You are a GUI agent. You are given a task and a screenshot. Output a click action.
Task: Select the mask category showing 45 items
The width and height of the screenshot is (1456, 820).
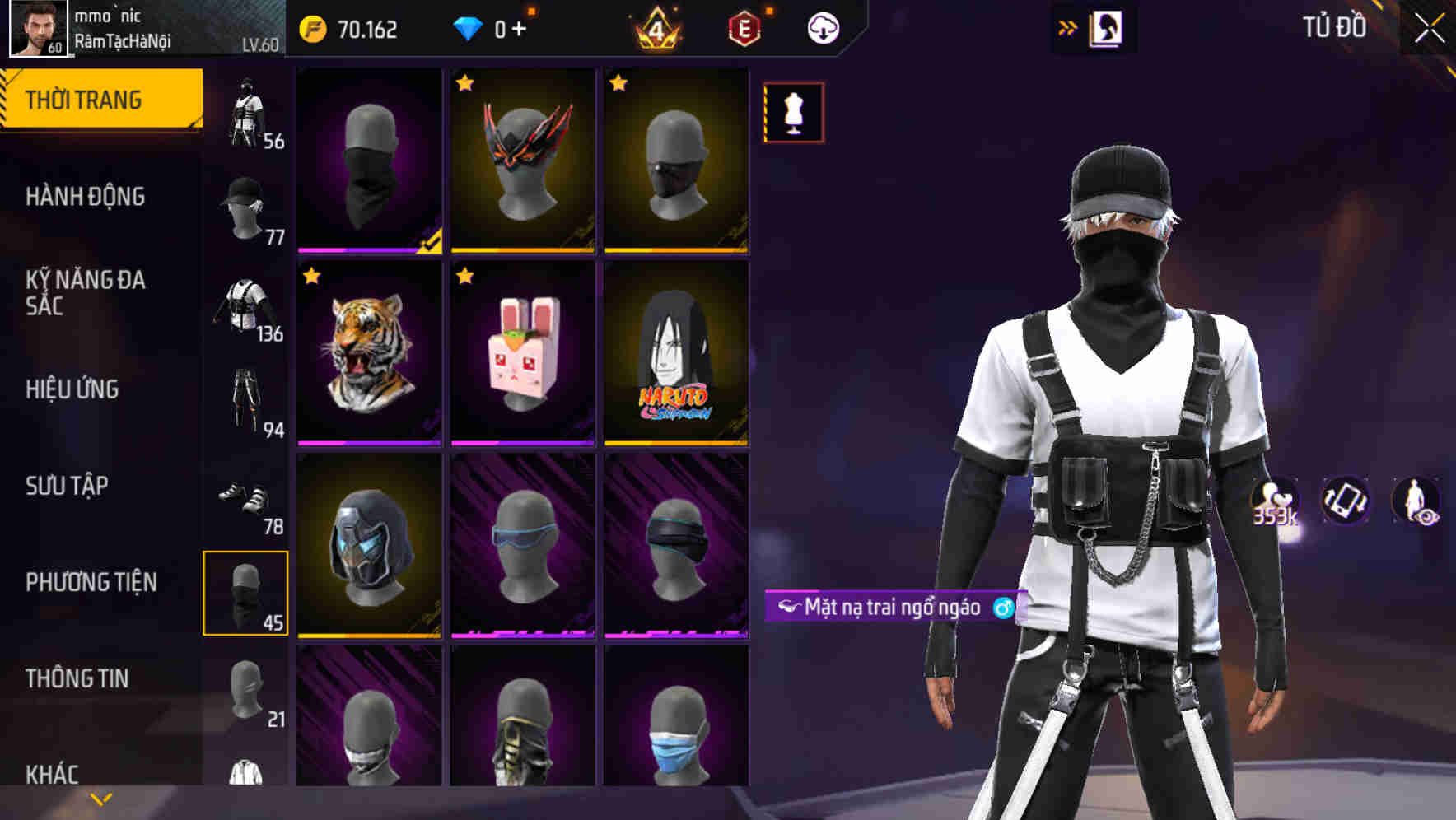(x=245, y=591)
